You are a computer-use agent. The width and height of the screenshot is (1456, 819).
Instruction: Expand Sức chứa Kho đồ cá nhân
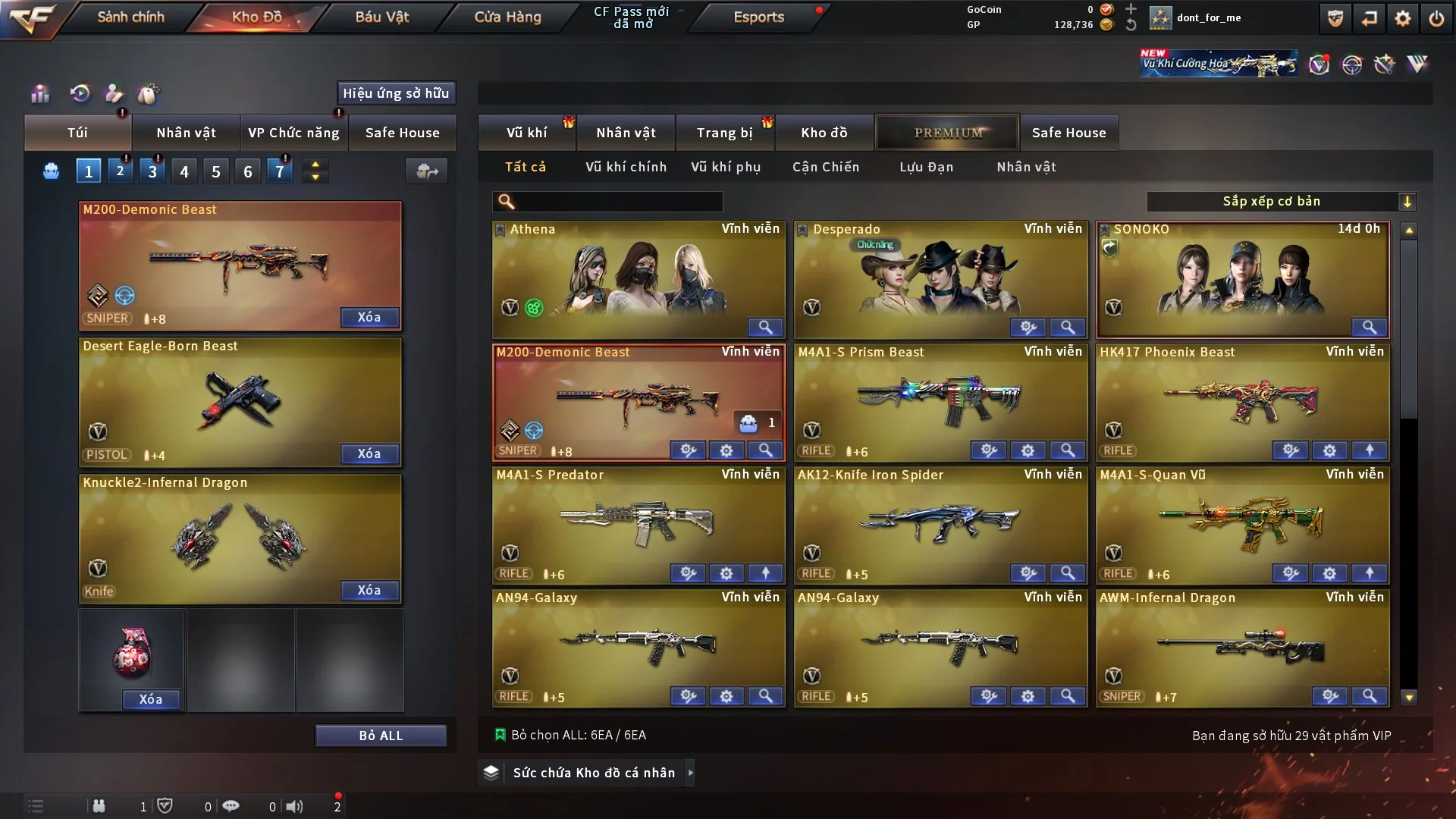coord(593,773)
